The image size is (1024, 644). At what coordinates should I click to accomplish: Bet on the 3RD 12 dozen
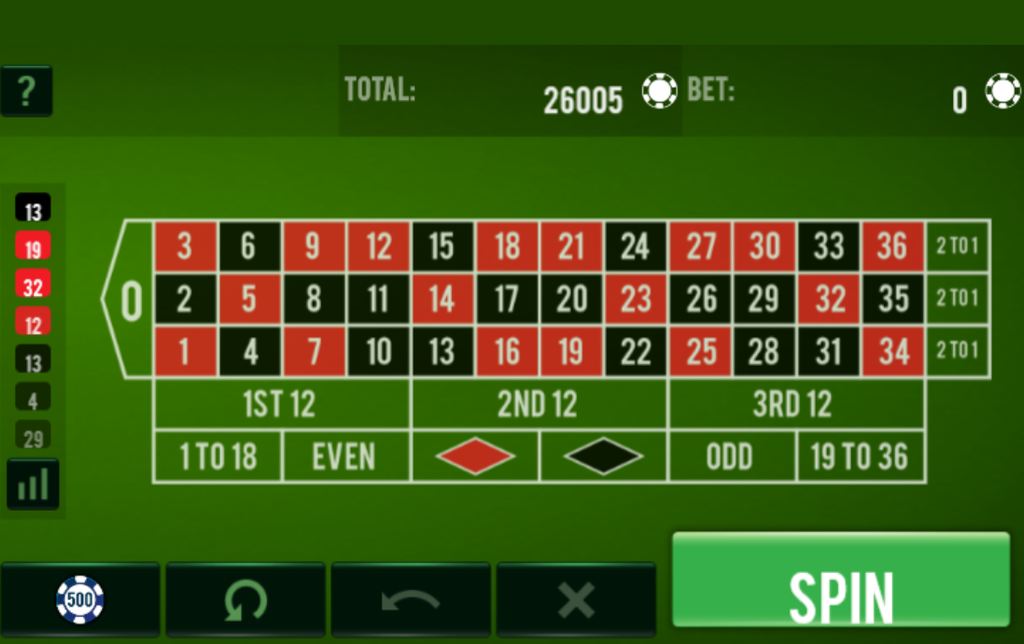795,404
